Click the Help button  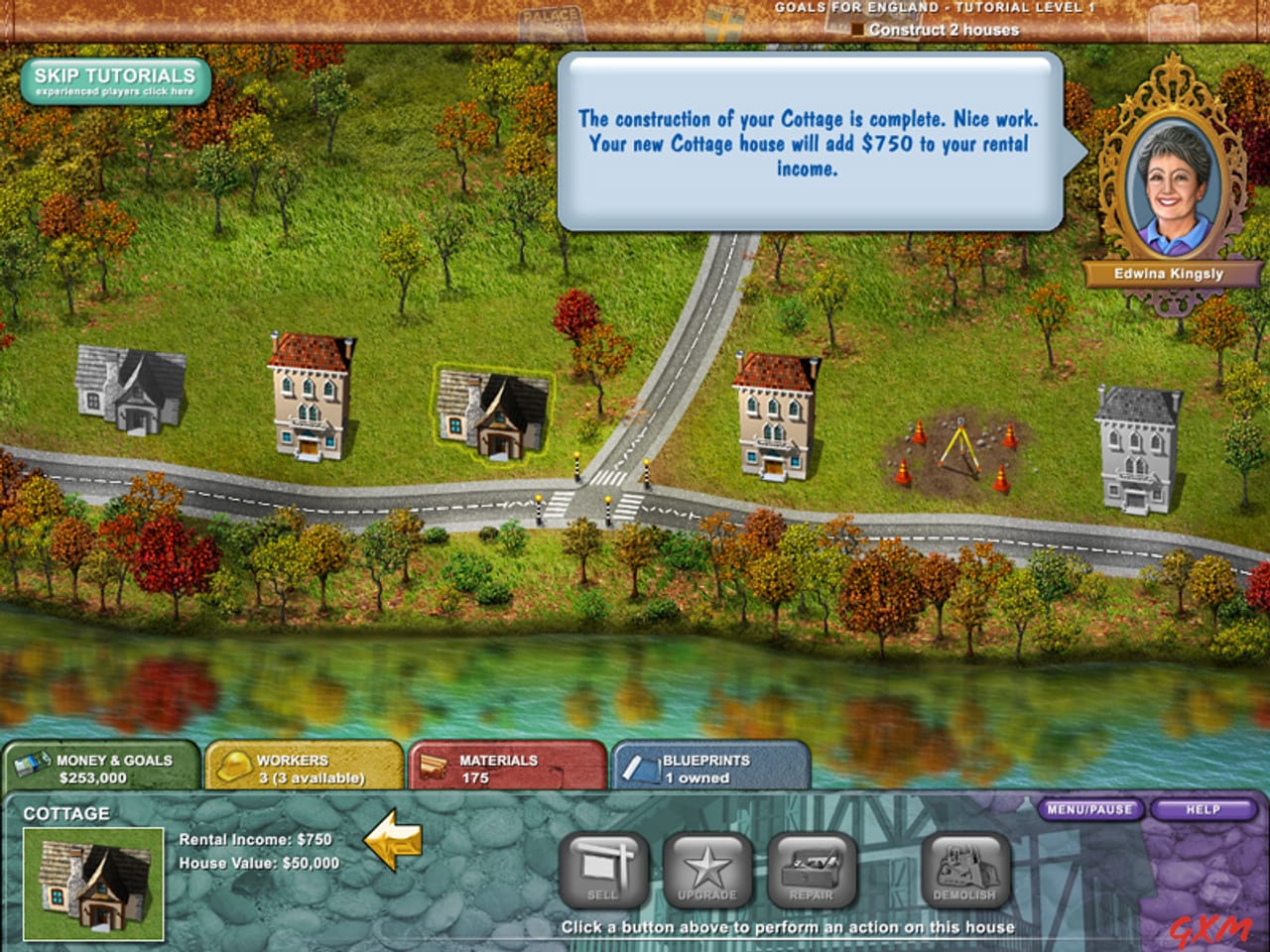click(1204, 809)
